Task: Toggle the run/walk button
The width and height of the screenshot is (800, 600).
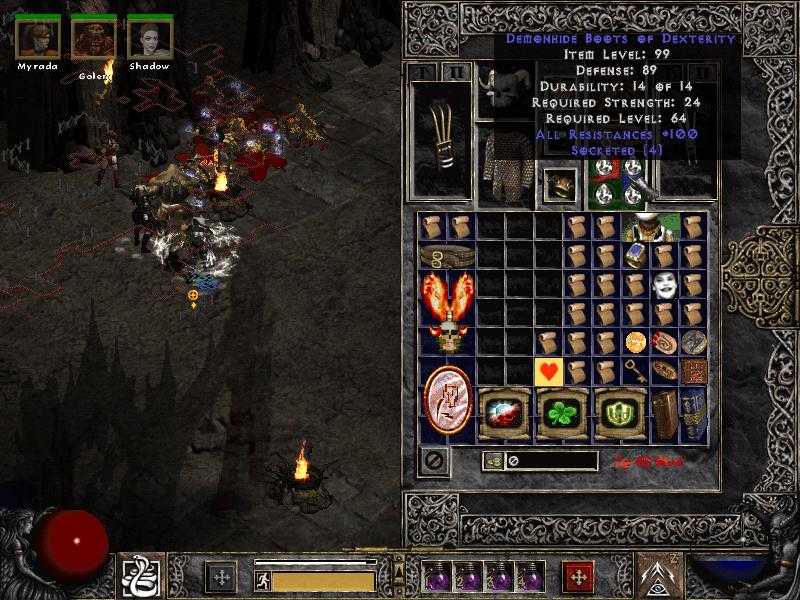Action: tap(262, 580)
